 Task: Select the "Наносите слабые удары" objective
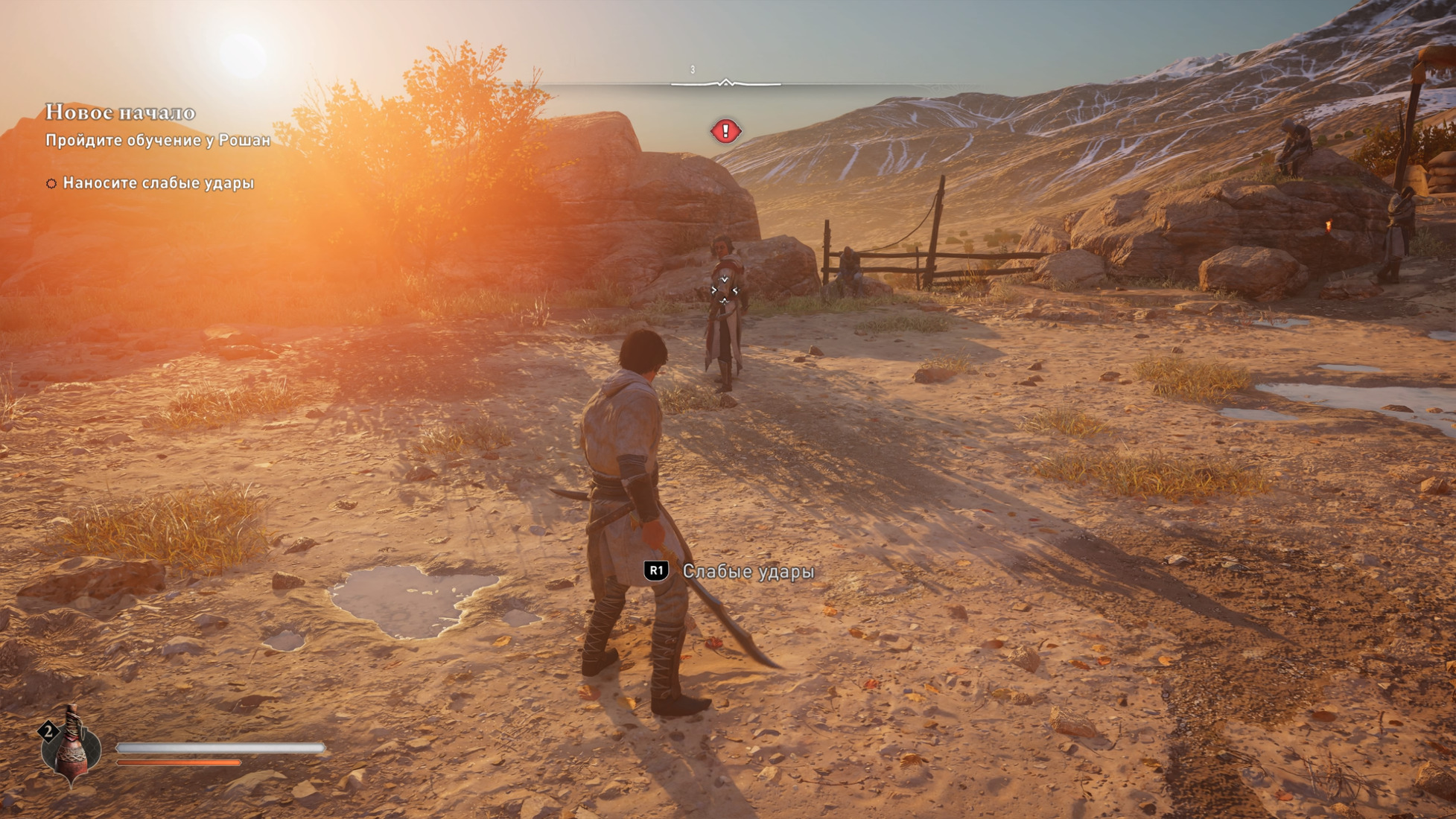coord(158,183)
